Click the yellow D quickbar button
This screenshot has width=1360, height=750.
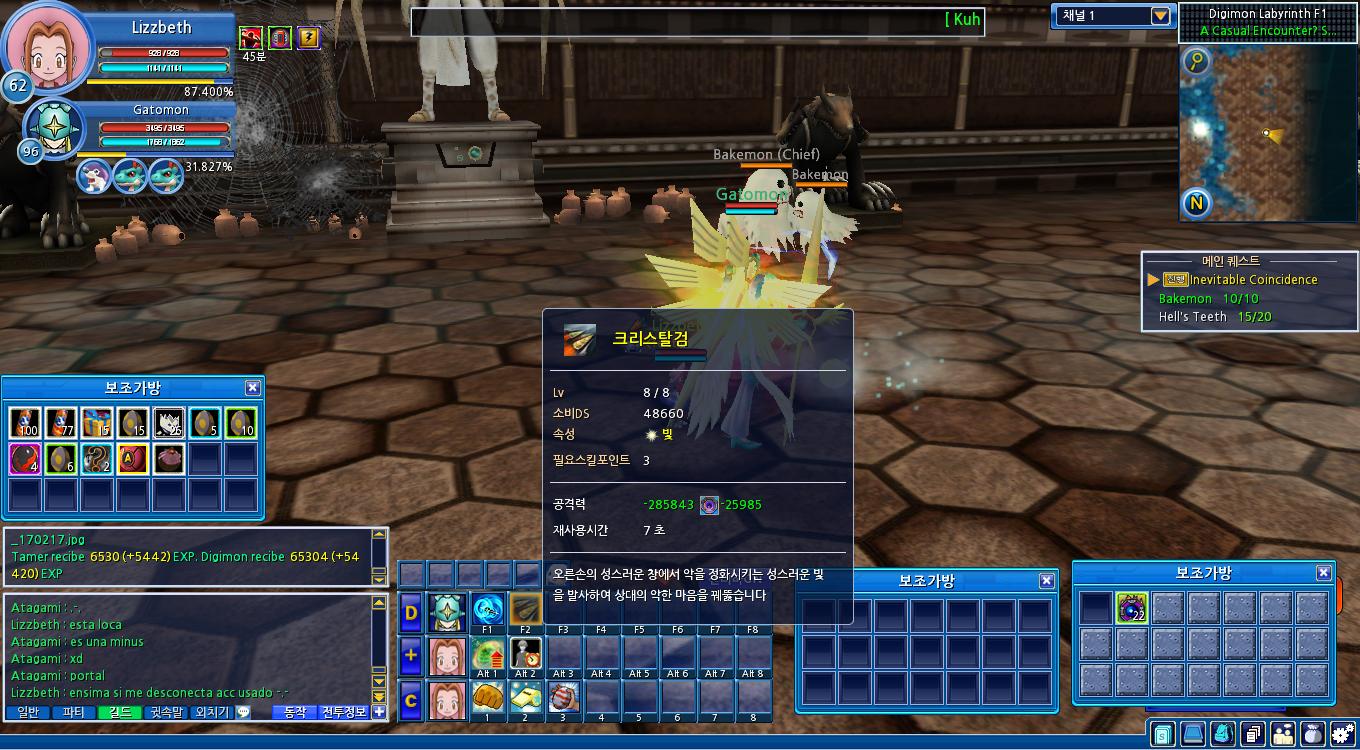[411, 613]
